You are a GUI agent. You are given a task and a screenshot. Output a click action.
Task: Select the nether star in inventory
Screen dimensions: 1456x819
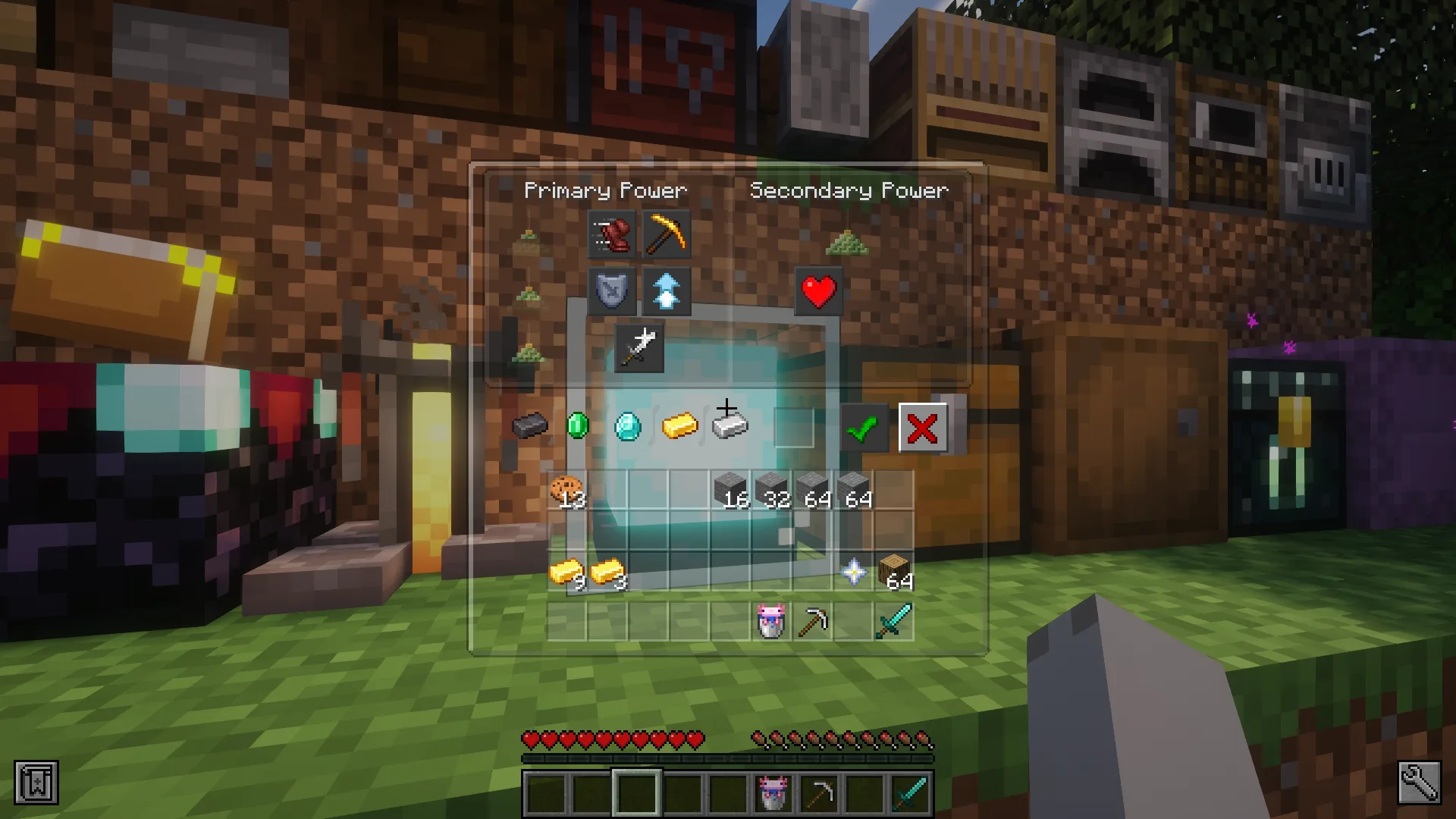pyautogui.click(x=855, y=573)
